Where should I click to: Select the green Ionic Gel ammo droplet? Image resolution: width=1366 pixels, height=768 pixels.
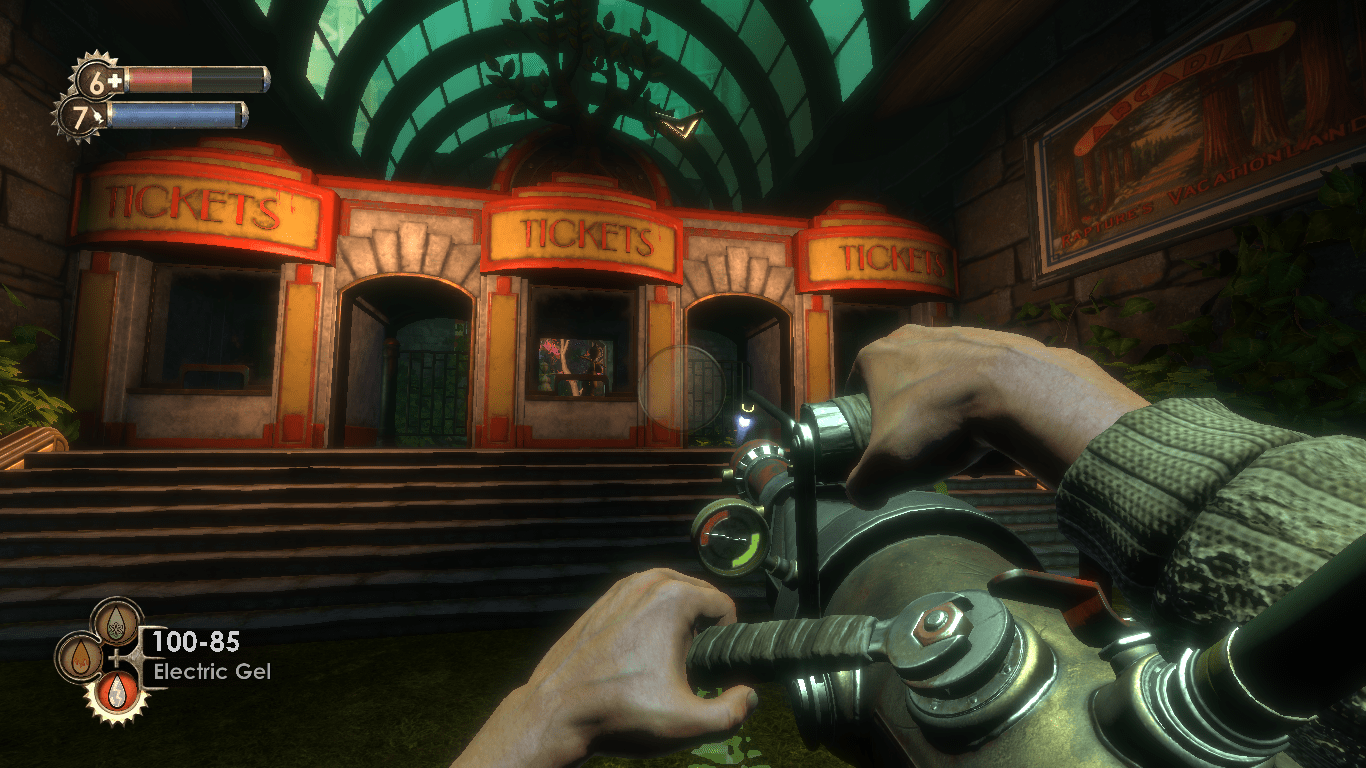[x=116, y=623]
